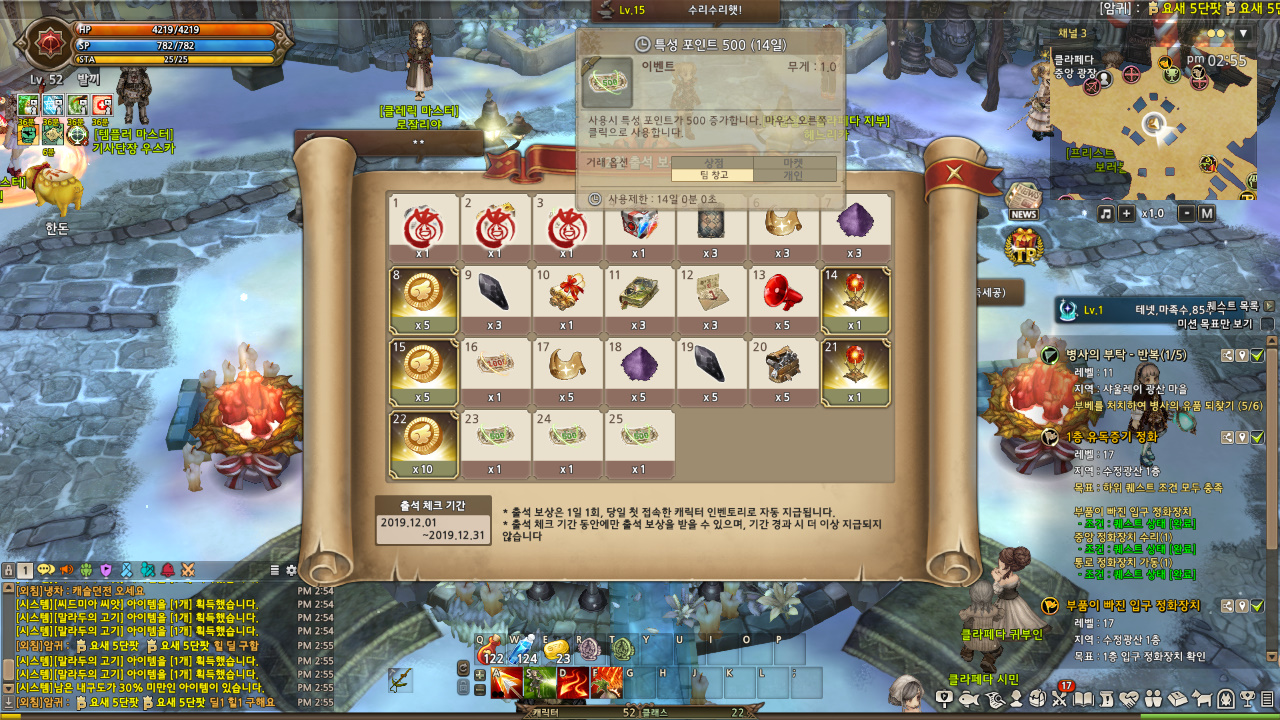Zoom in the minimap with plus button
Image resolution: width=1280 pixels, height=720 pixels.
[x=1126, y=213]
